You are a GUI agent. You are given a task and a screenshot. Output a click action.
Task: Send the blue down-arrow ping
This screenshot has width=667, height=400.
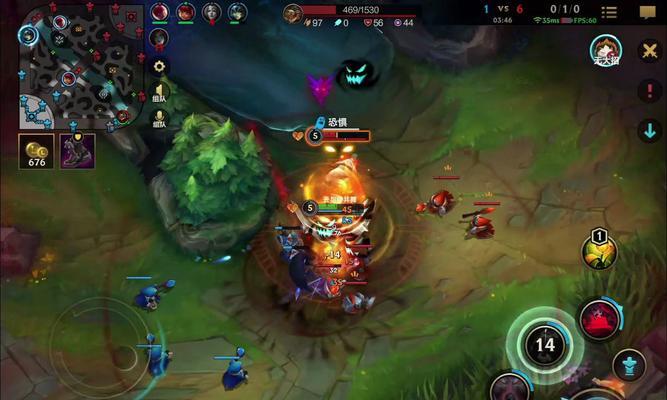coord(648,130)
